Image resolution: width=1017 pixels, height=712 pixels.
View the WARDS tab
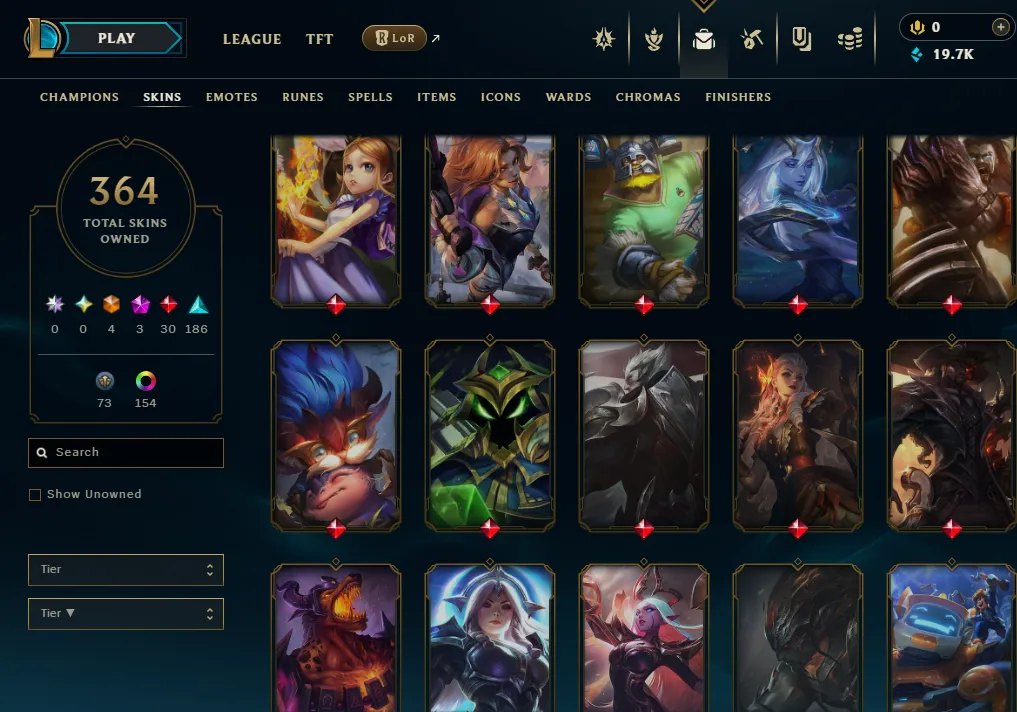point(568,97)
